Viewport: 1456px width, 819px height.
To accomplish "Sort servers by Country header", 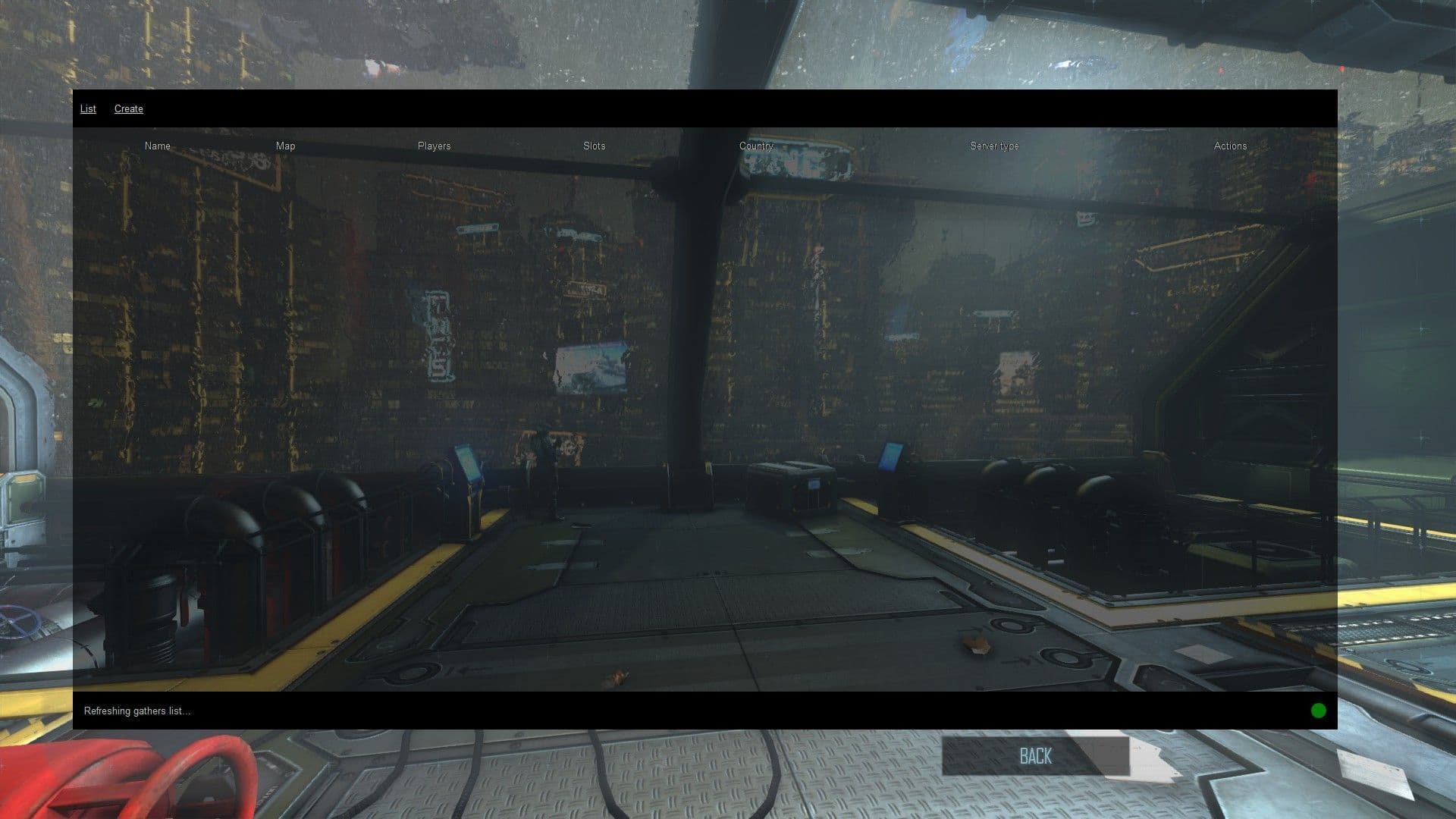I will click(756, 146).
